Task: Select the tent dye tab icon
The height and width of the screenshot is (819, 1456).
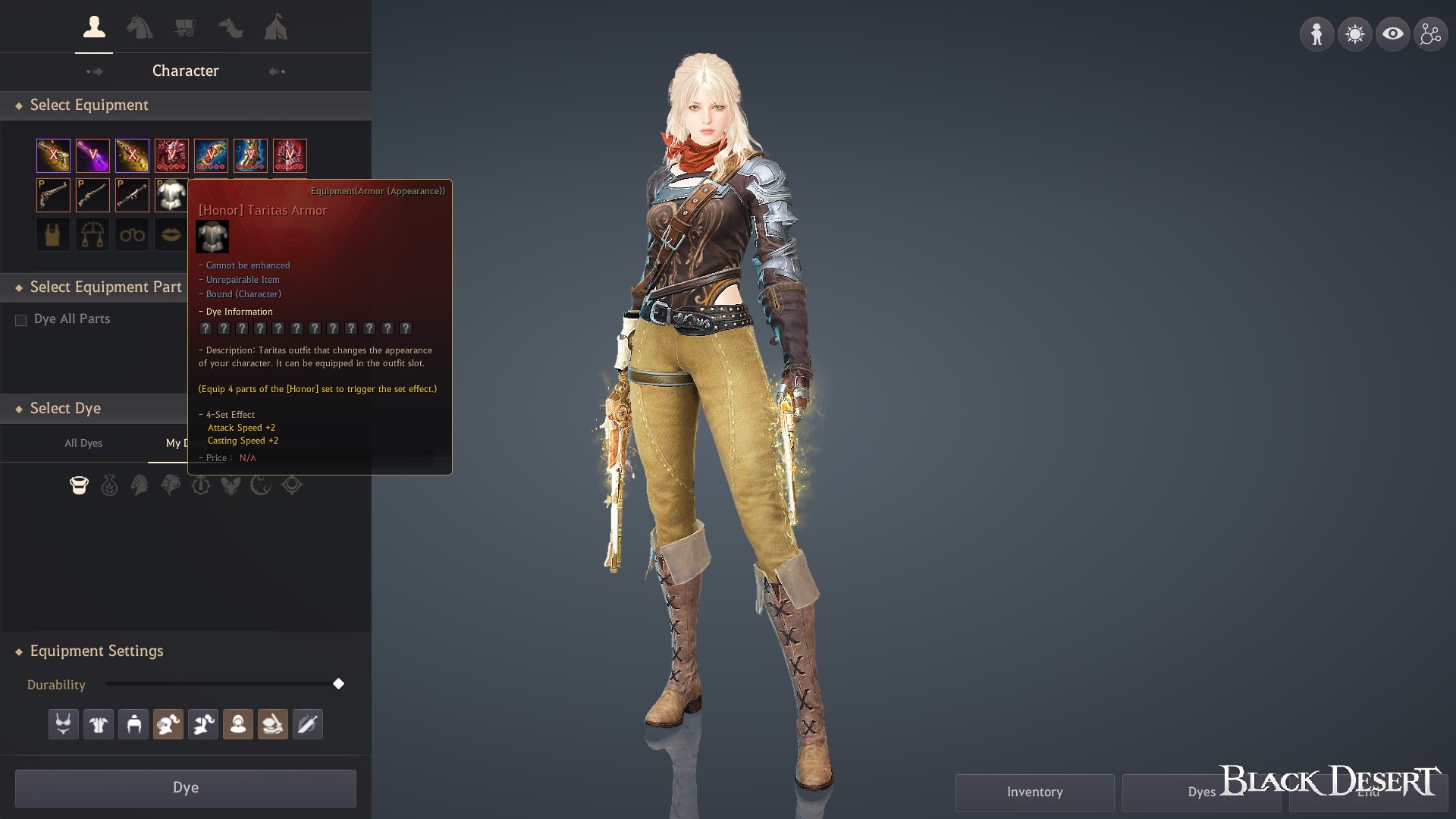Action: pyautogui.click(x=276, y=27)
